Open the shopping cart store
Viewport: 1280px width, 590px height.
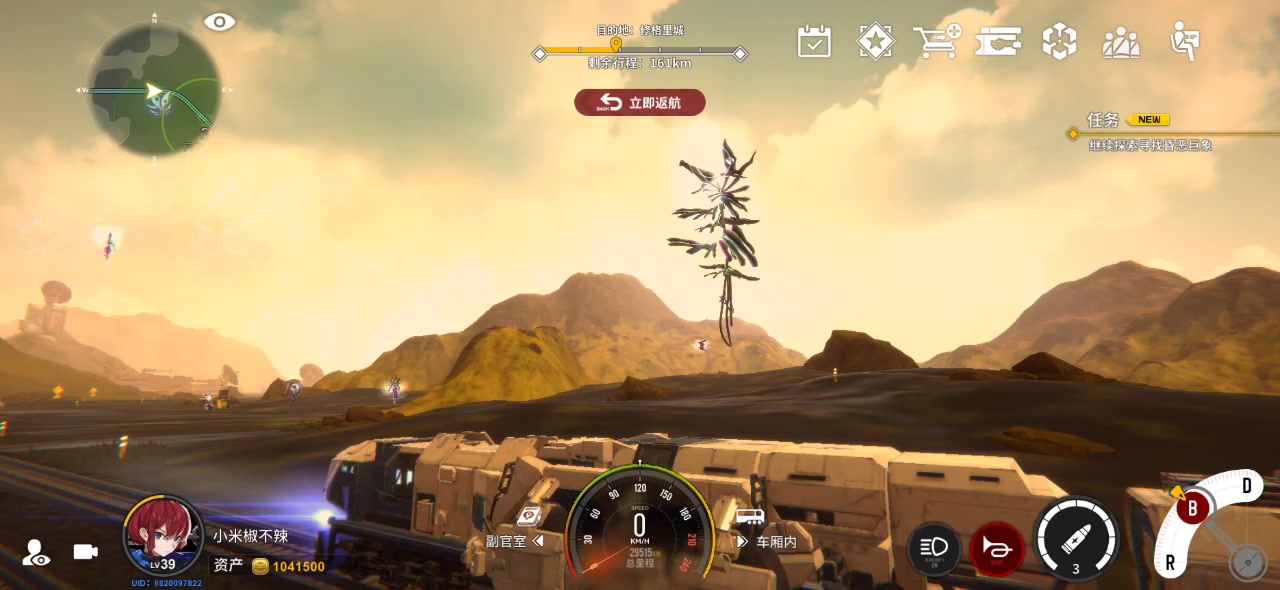point(936,42)
